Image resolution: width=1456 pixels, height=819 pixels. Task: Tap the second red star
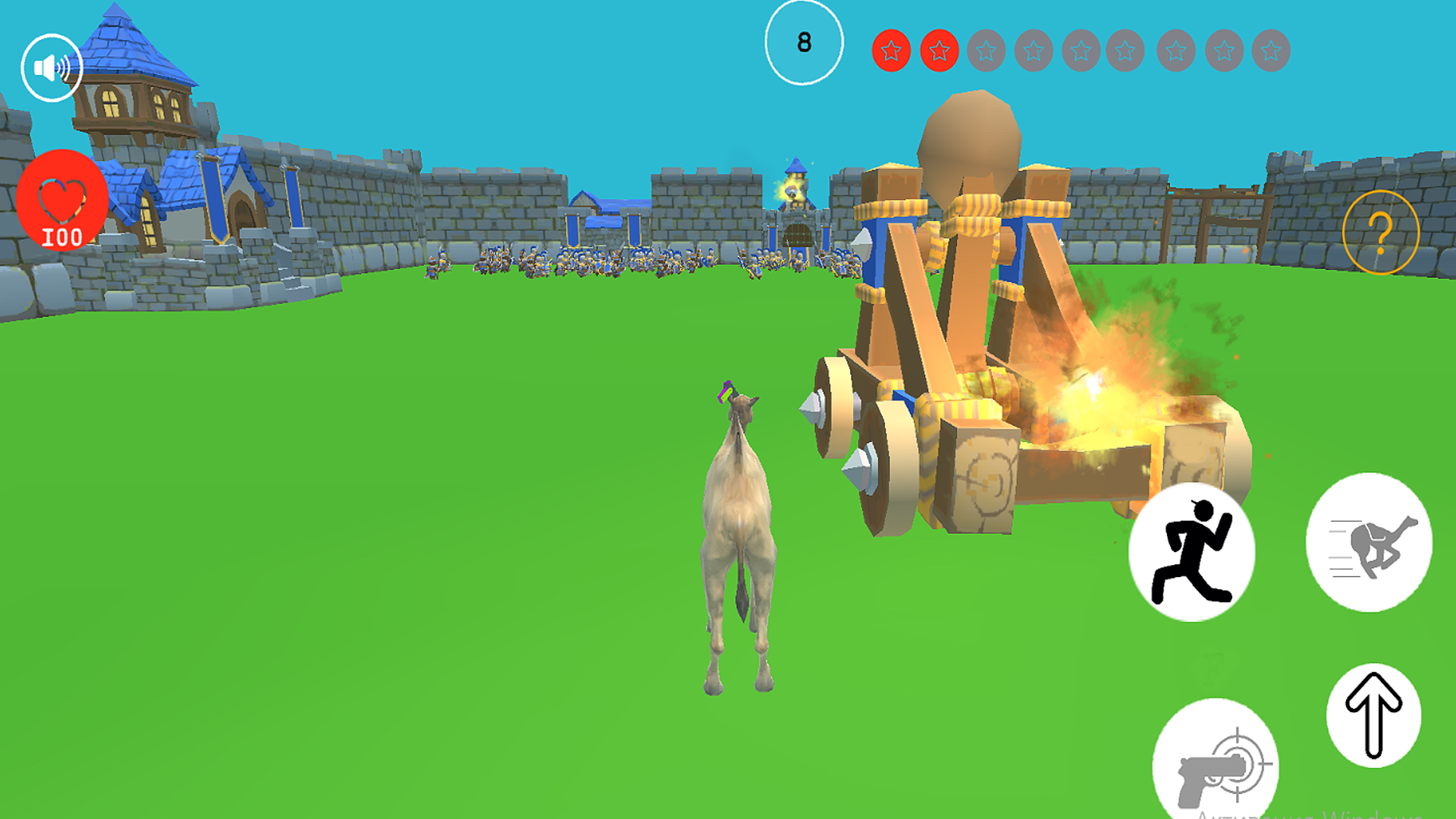click(x=940, y=49)
